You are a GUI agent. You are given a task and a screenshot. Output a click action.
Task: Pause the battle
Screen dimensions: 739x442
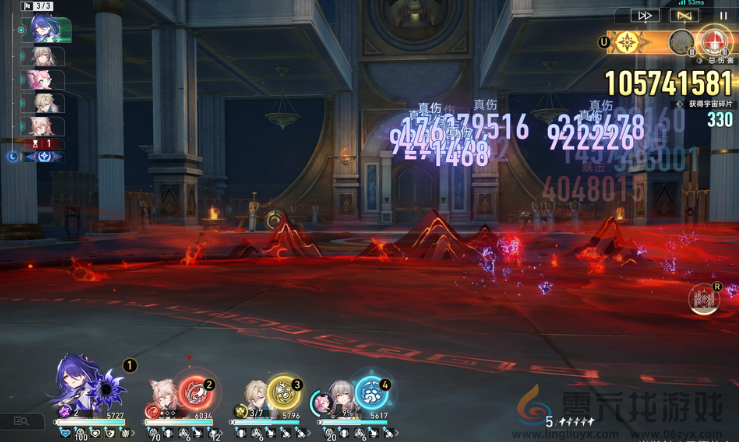click(724, 16)
